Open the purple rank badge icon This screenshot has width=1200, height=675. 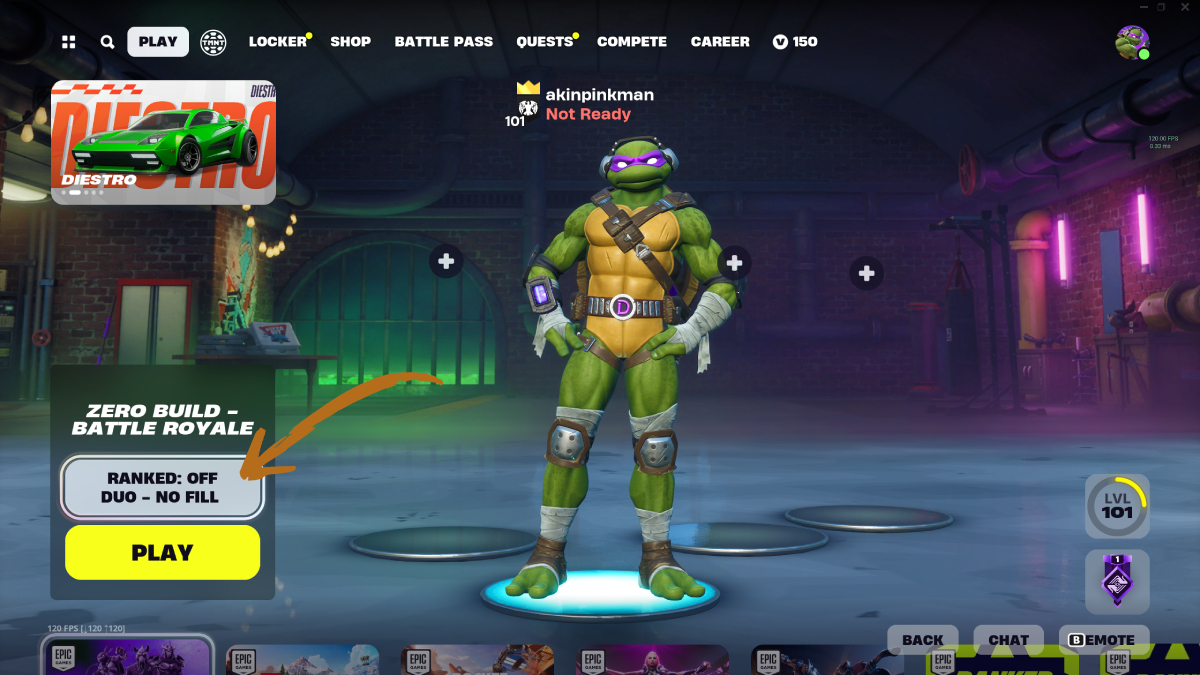(x=1117, y=581)
